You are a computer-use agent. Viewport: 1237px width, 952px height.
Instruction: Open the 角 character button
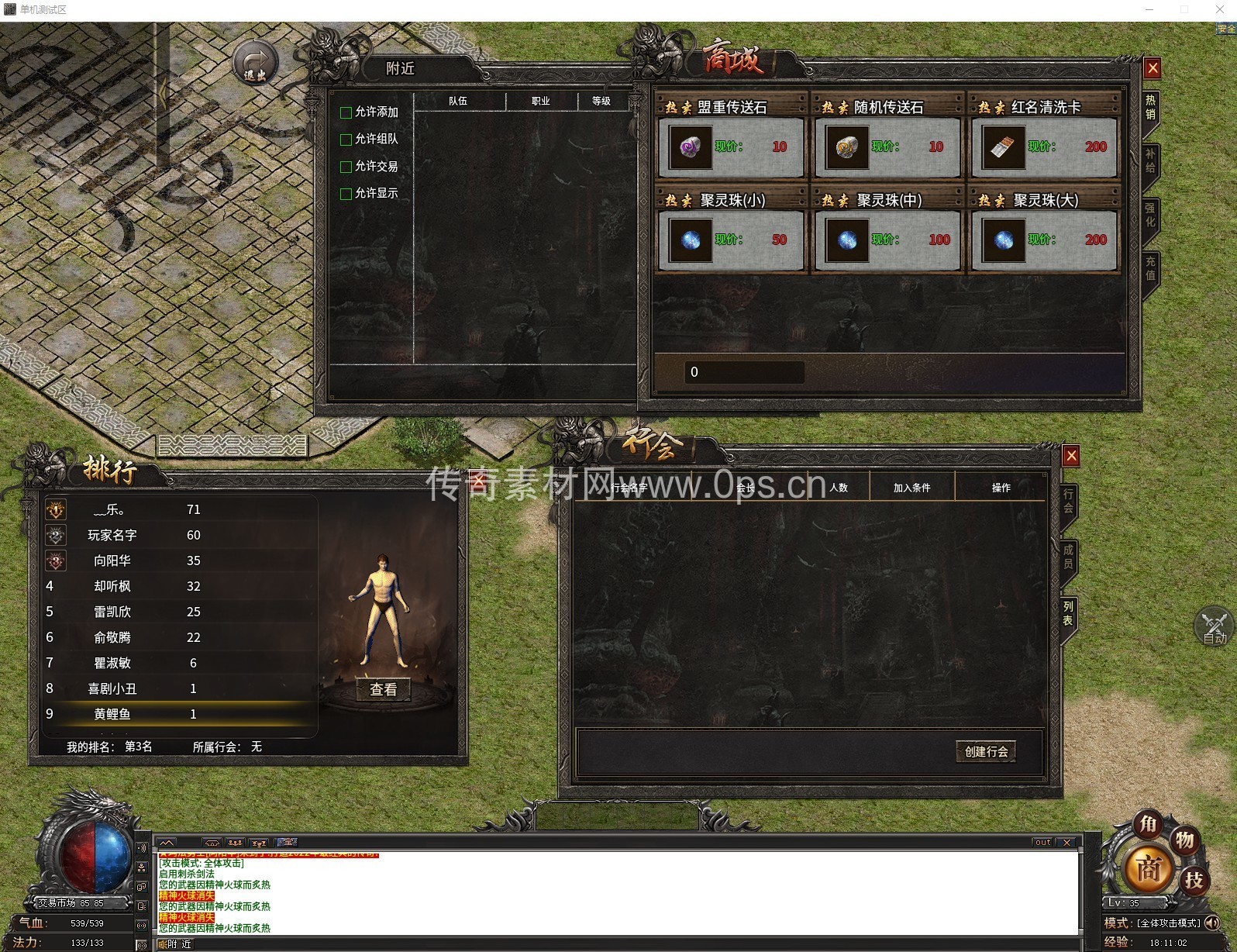(1148, 825)
